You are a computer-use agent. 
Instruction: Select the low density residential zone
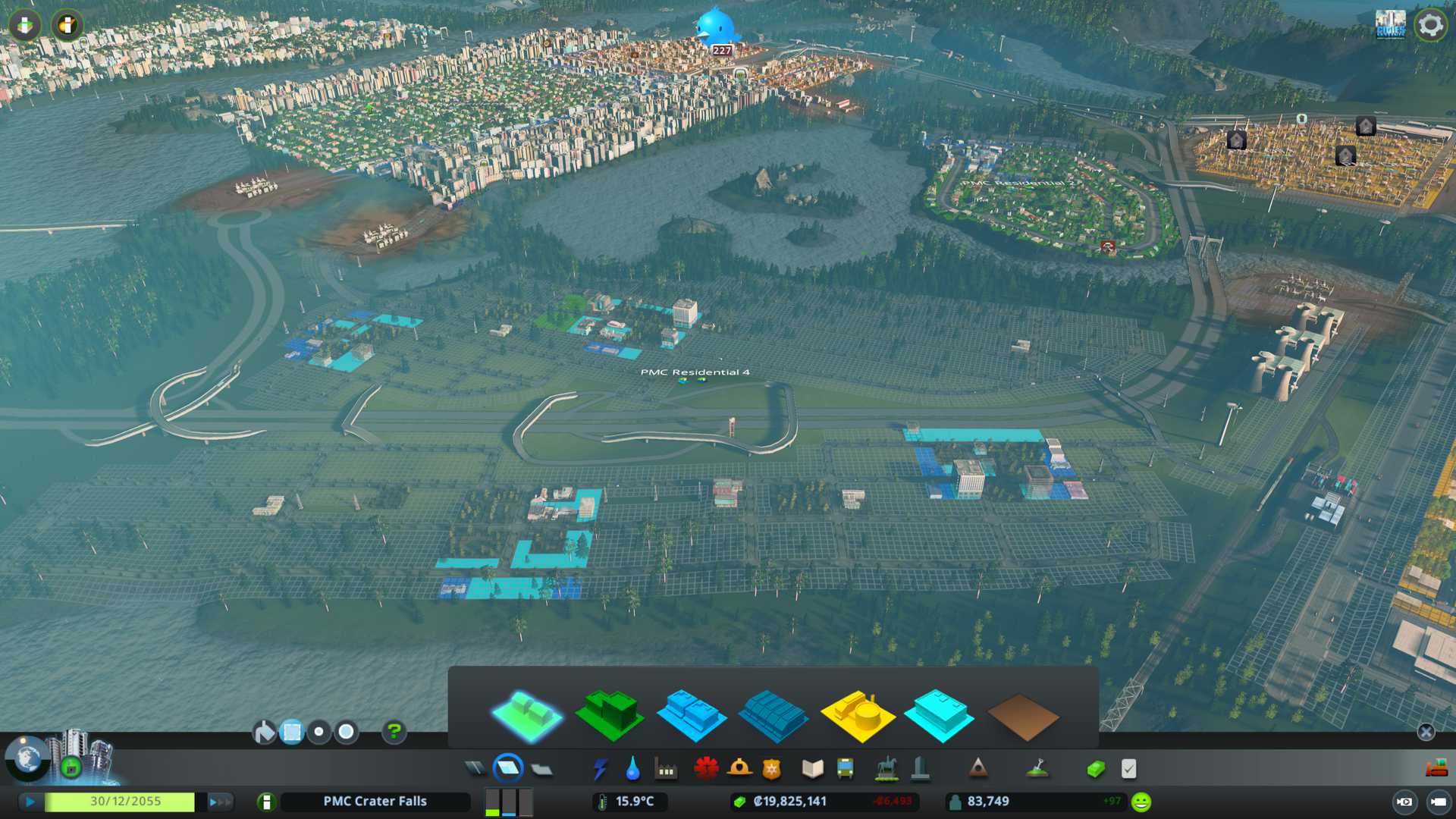click(526, 715)
